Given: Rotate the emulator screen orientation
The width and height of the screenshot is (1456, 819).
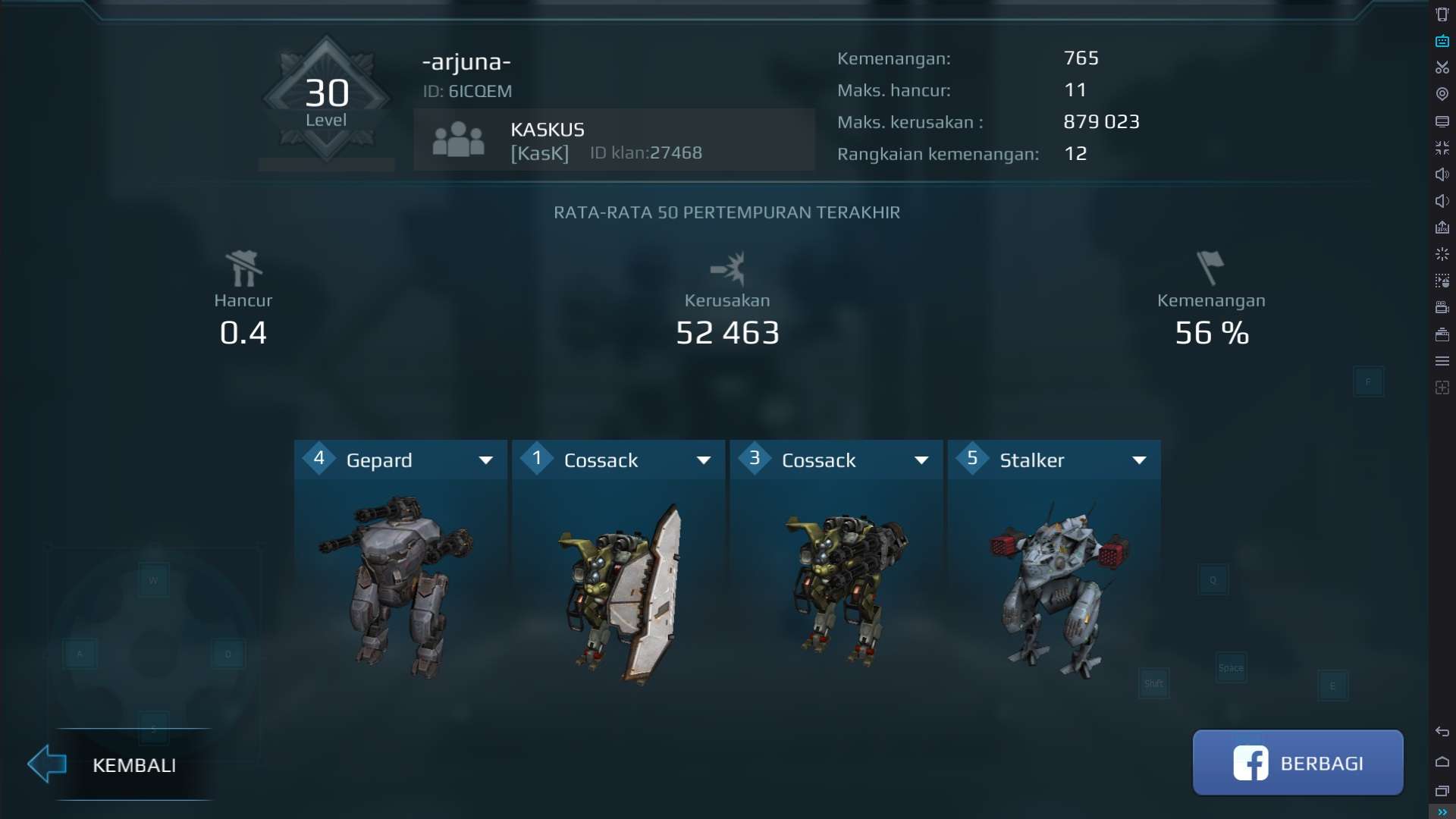Looking at the screenshot, I should pyautogui.click(x=1443, y=14).
